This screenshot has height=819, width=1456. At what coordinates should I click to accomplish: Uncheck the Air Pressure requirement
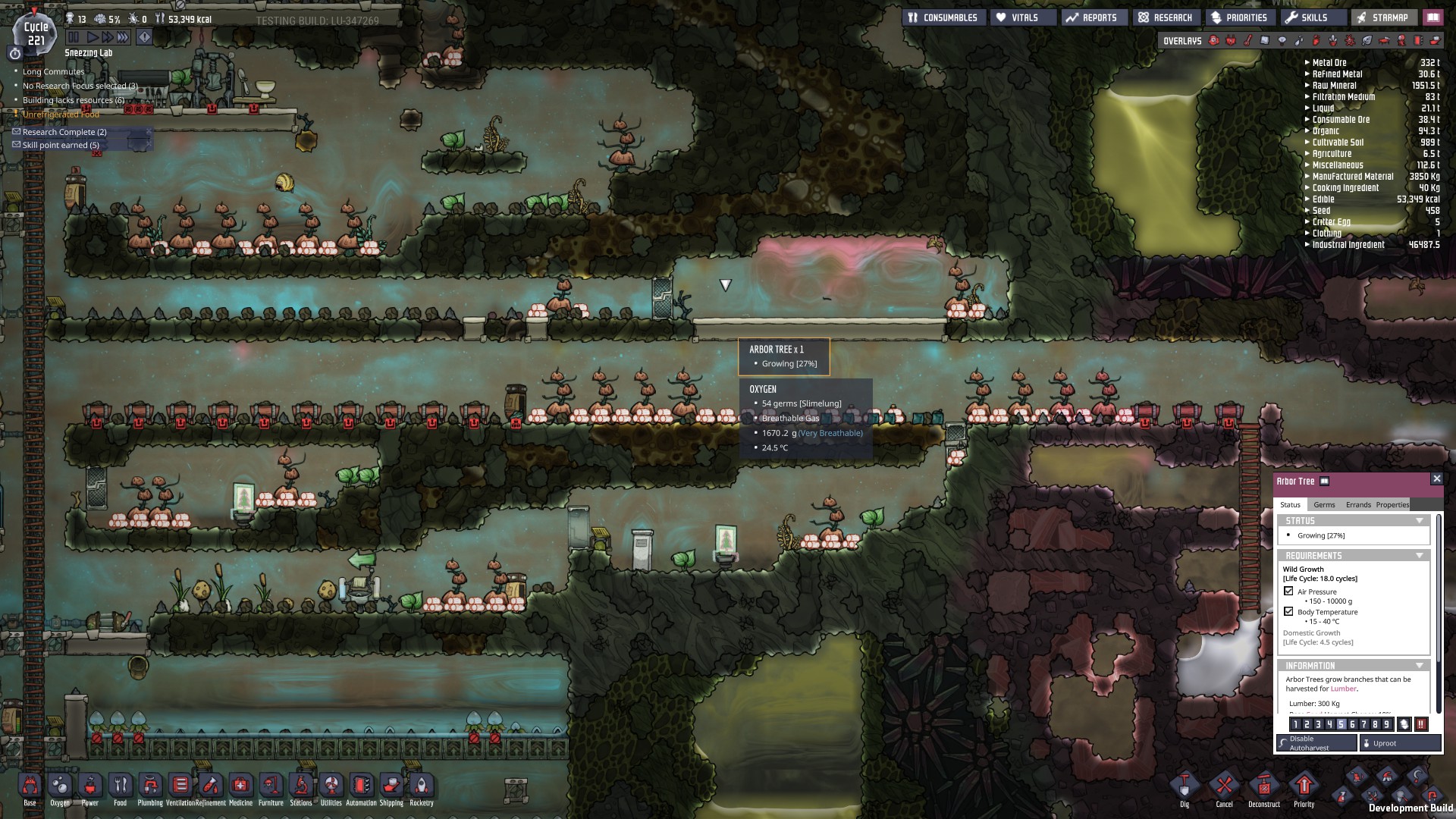[x=1289, y=591]
